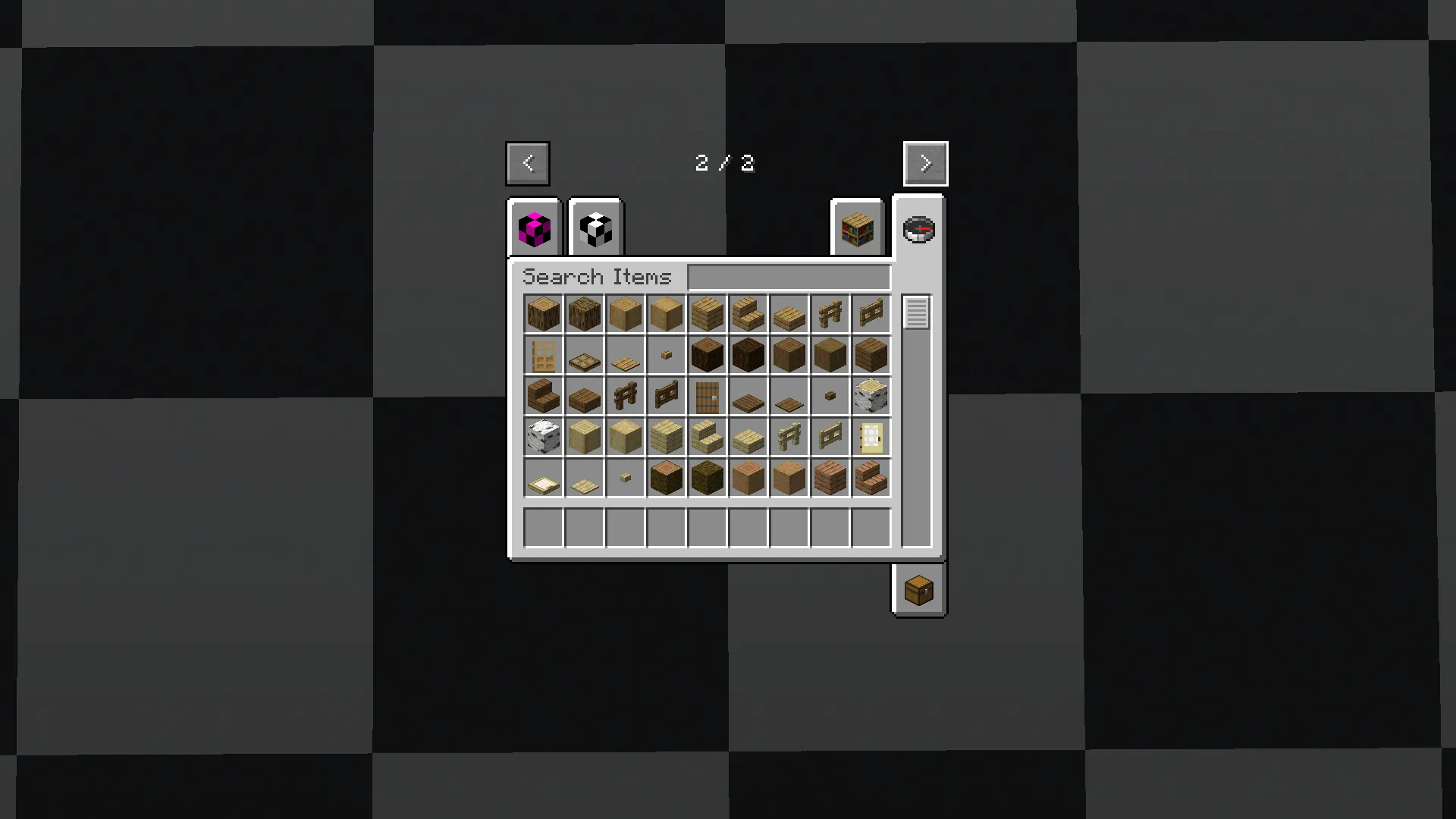
Task: Pick the dark oak stairs item
Action: point(543,395)
